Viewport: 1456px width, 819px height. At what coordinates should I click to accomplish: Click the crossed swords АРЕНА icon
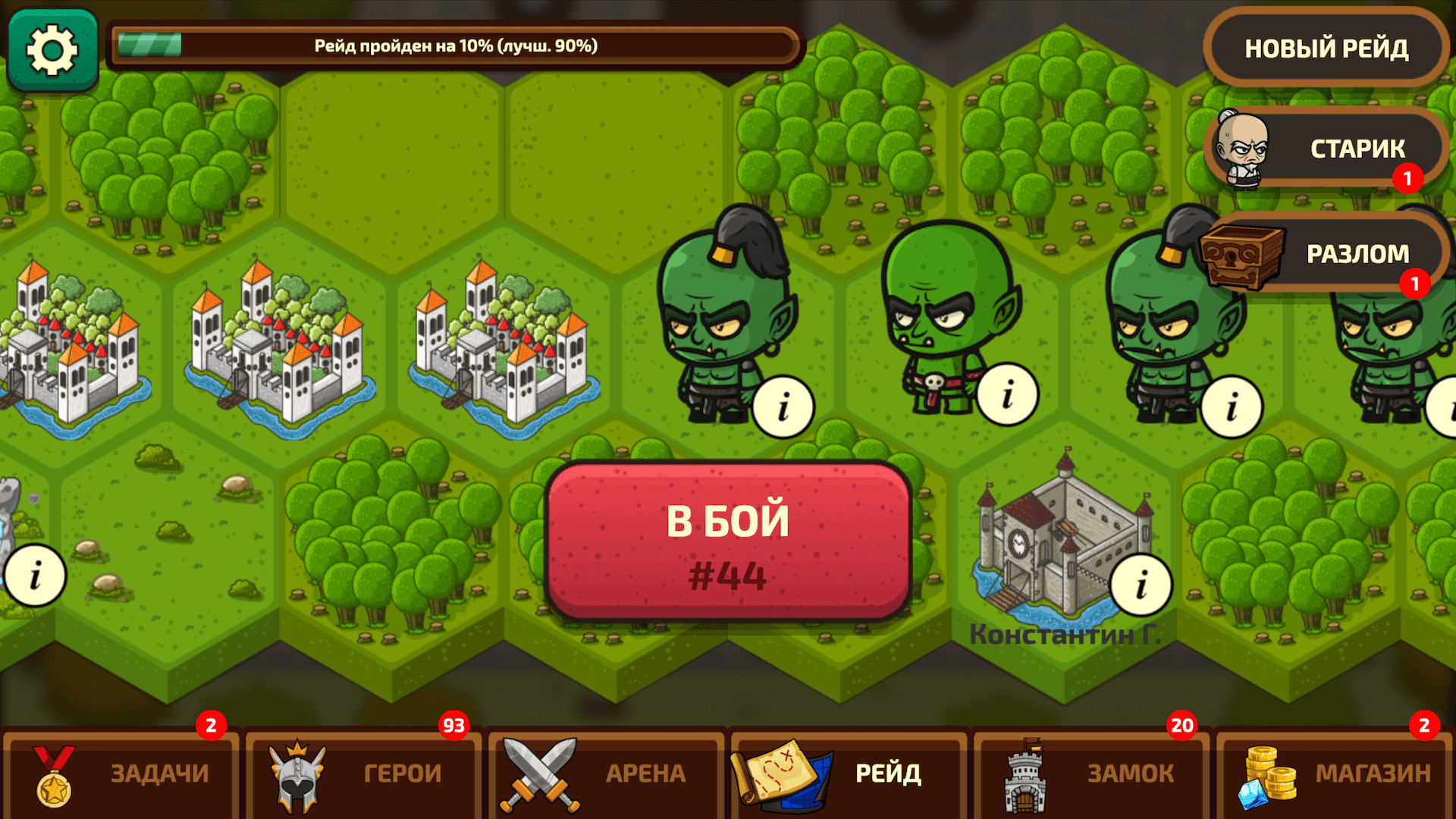[538, 772]
